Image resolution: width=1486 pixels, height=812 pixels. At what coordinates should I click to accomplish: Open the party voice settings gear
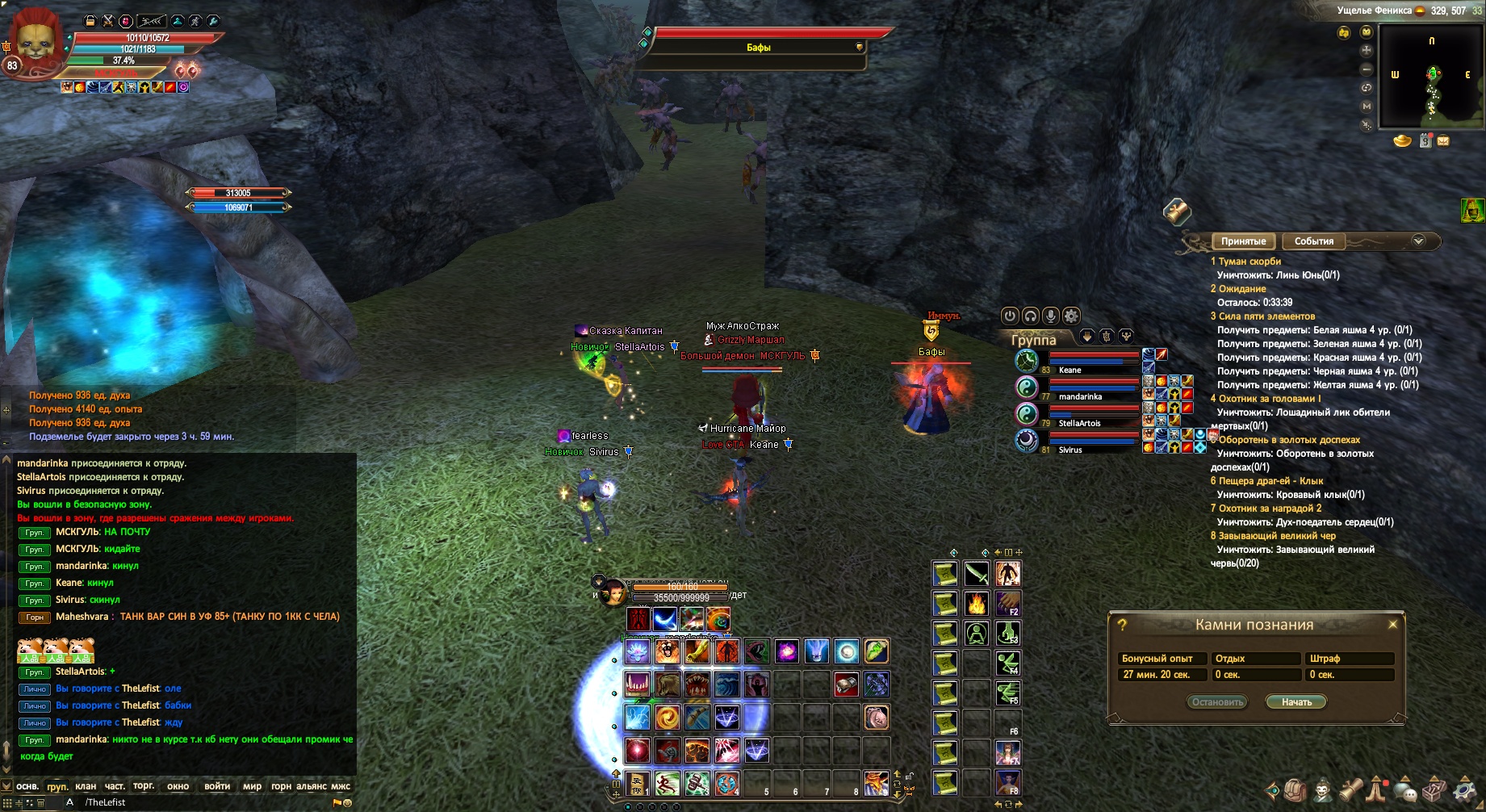pyautogui.click(x=1071, y=316)
